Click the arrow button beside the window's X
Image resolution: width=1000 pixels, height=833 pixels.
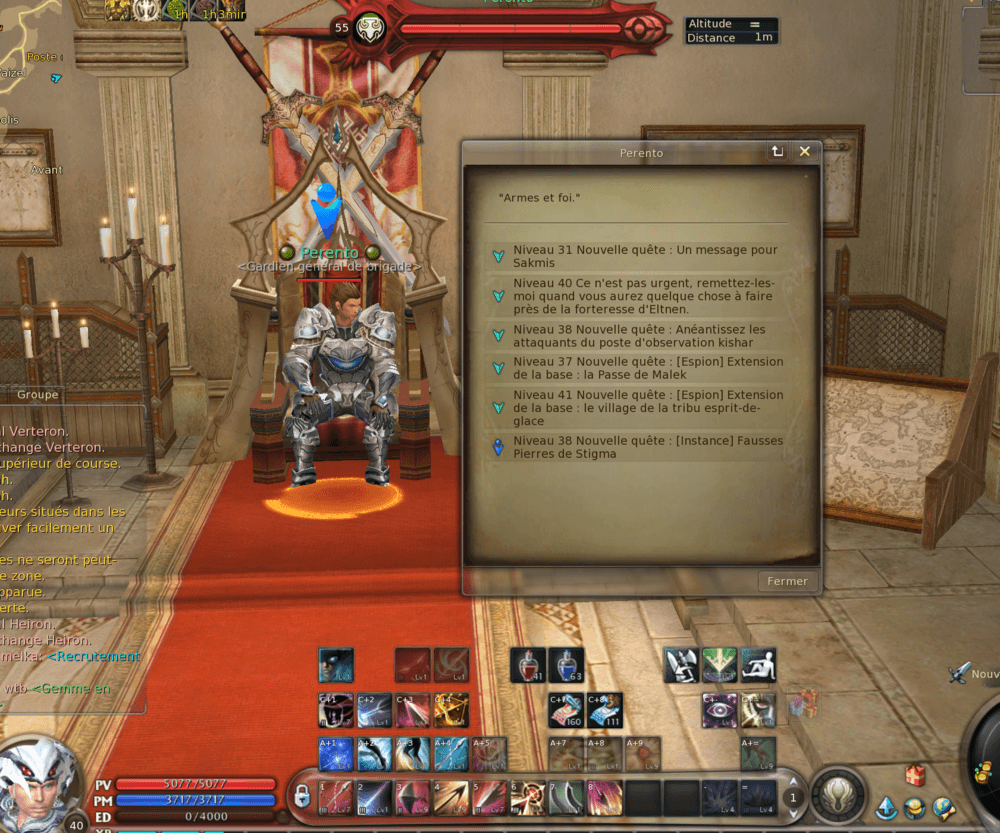coord(776,152)
